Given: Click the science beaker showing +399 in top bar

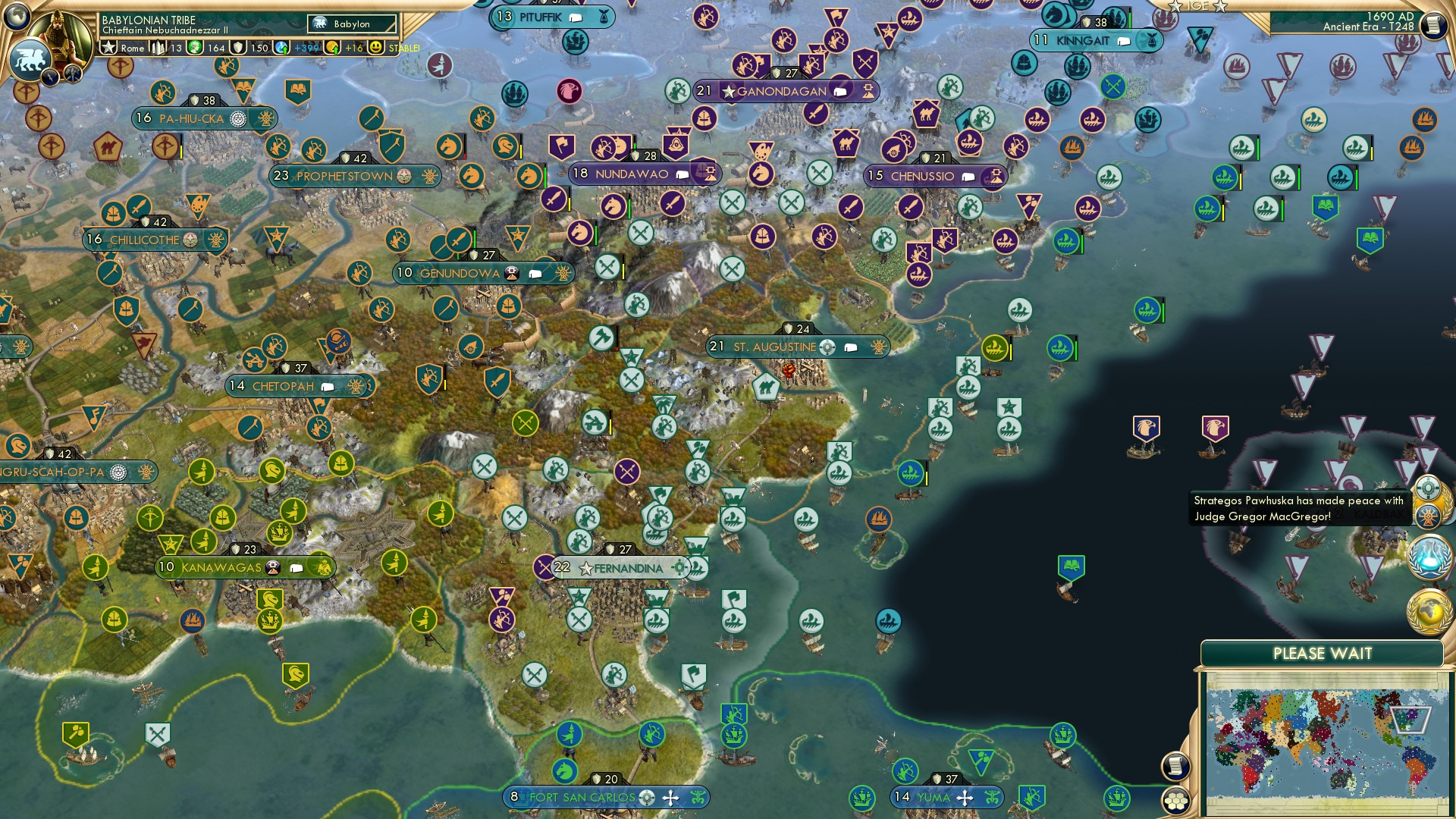Looking at the screenshot, I should 282,47.
